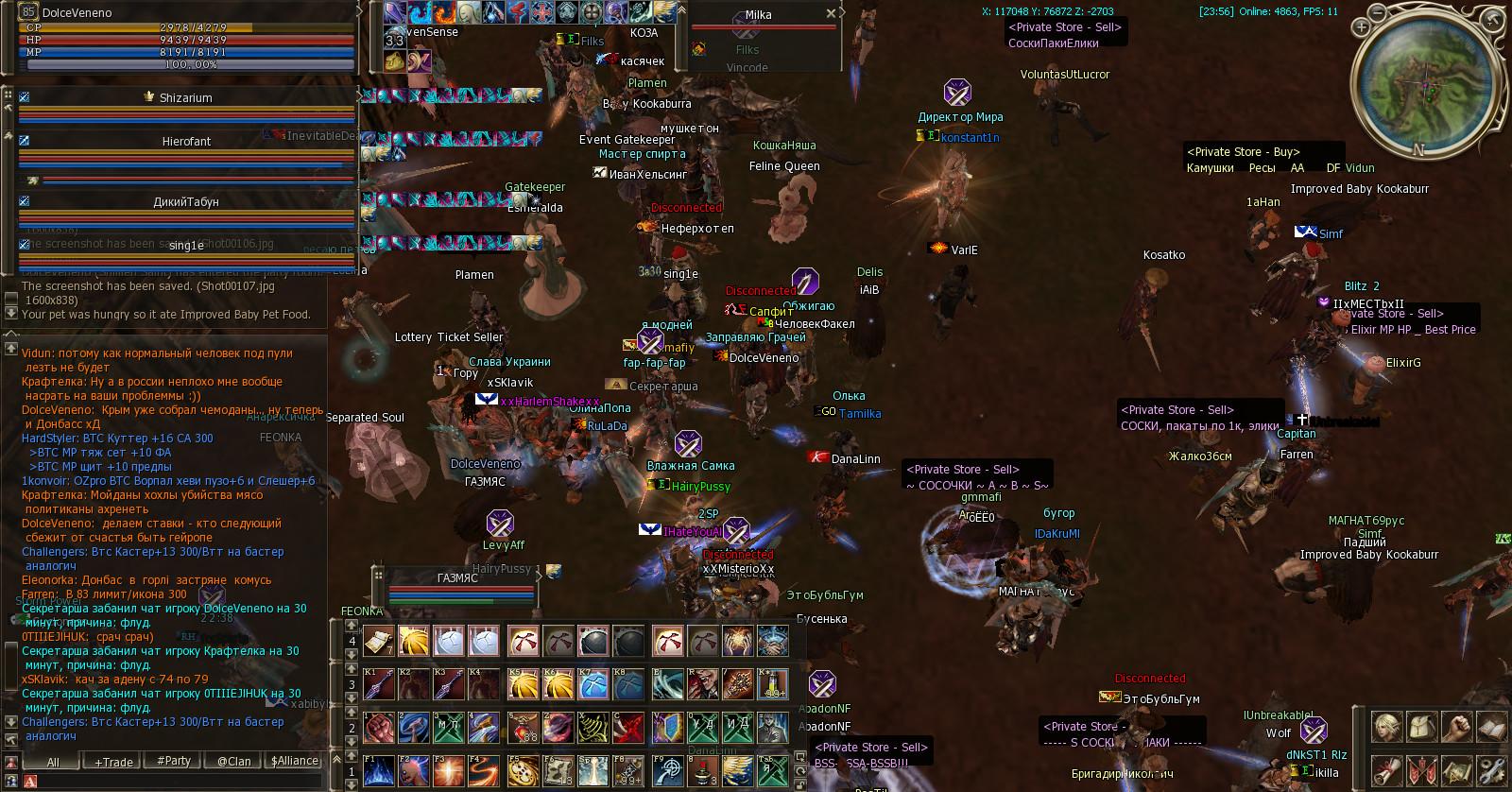The height and width of the screenshot is (792, 1512).
Task: Switch to the @Clan chat tab
Action: coord(233,761)
